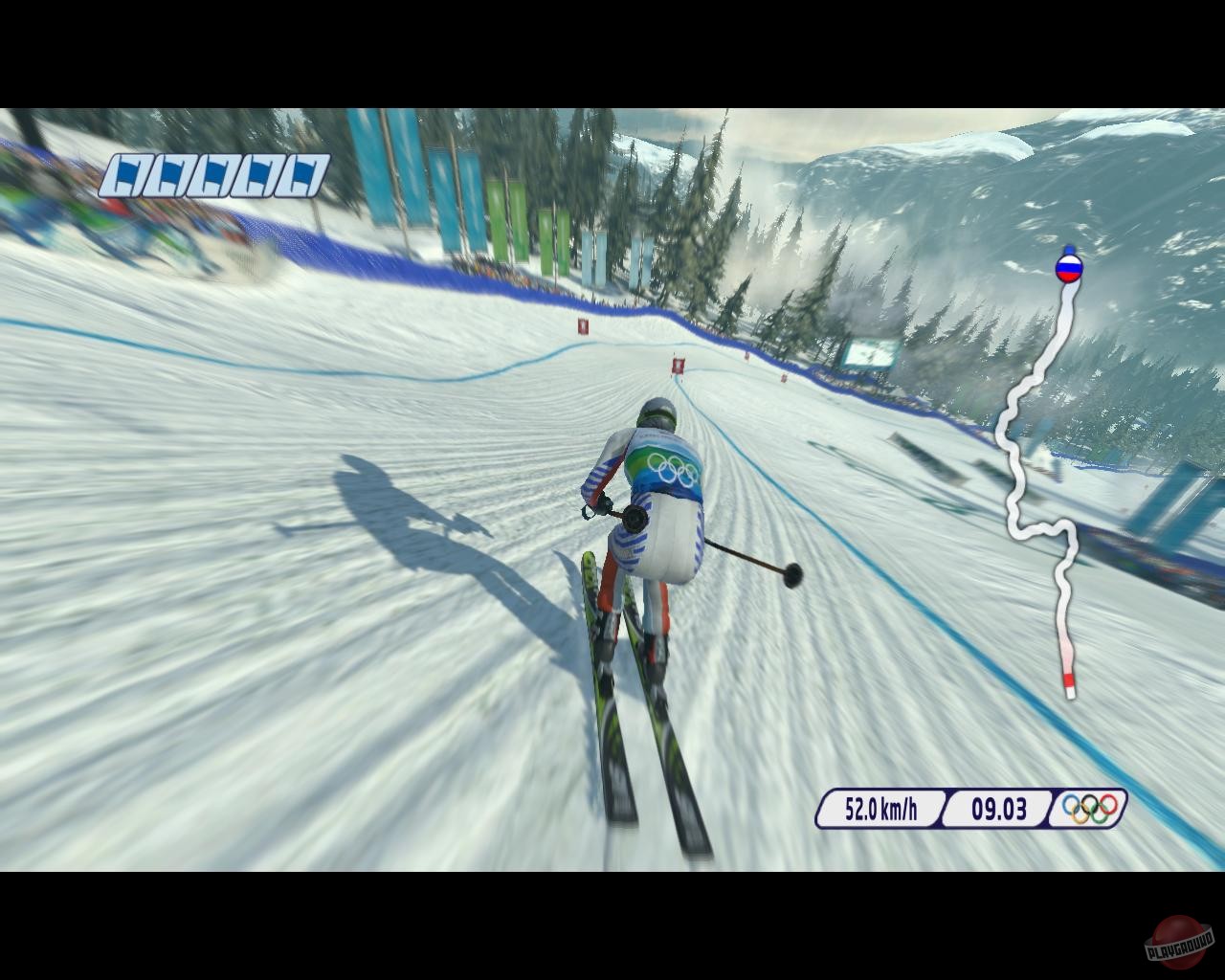Toggle the gate counter HUD overlay
The width and height of the screenshot is (1225, 980).
214,172
